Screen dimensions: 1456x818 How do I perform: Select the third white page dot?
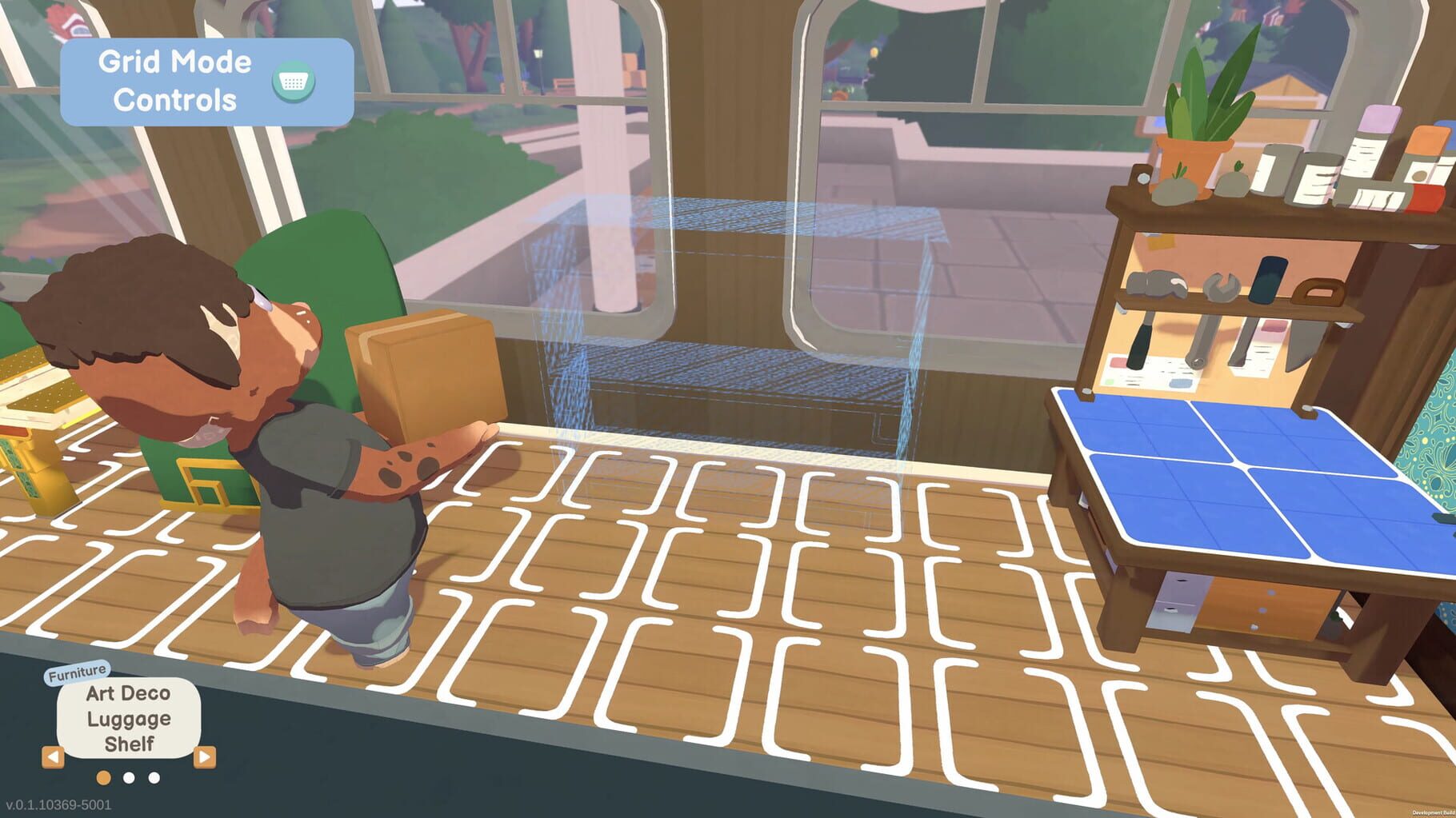(x=154, y=777)
